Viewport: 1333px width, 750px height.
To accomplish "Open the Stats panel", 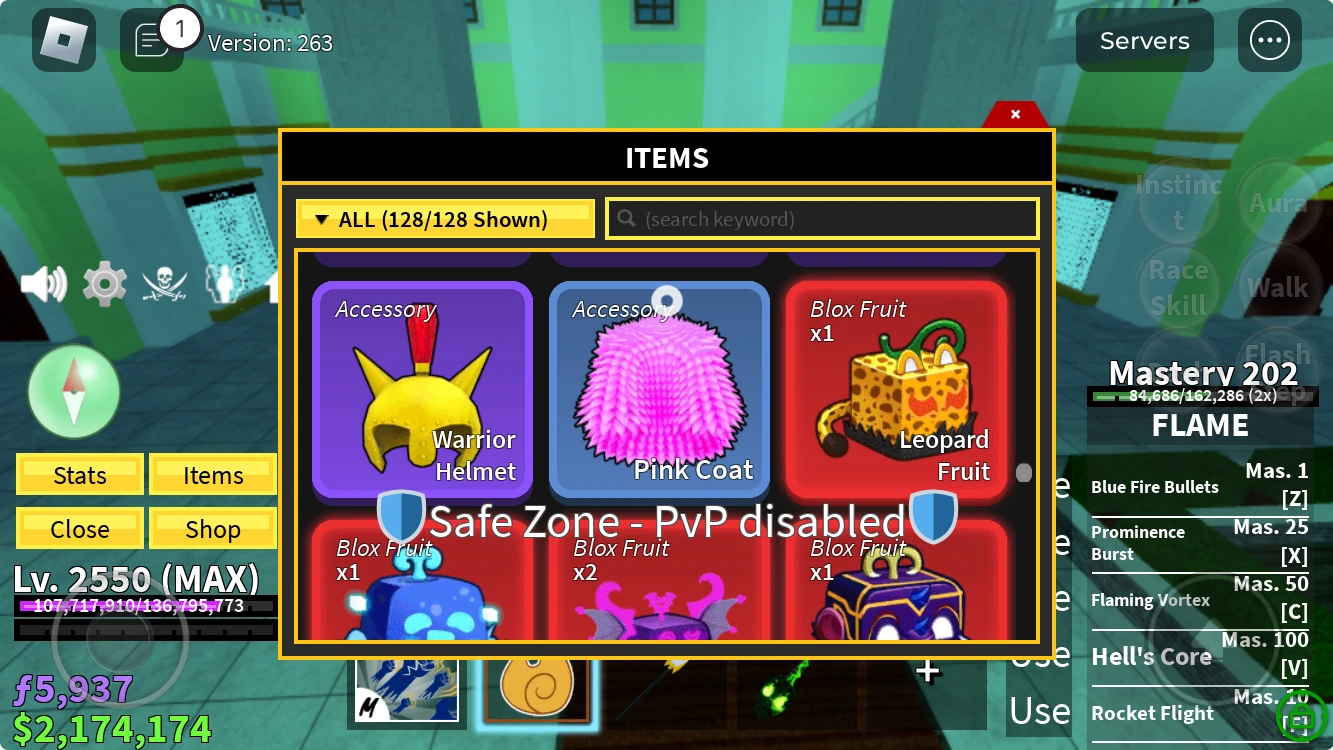I will (x=79, y=474).
